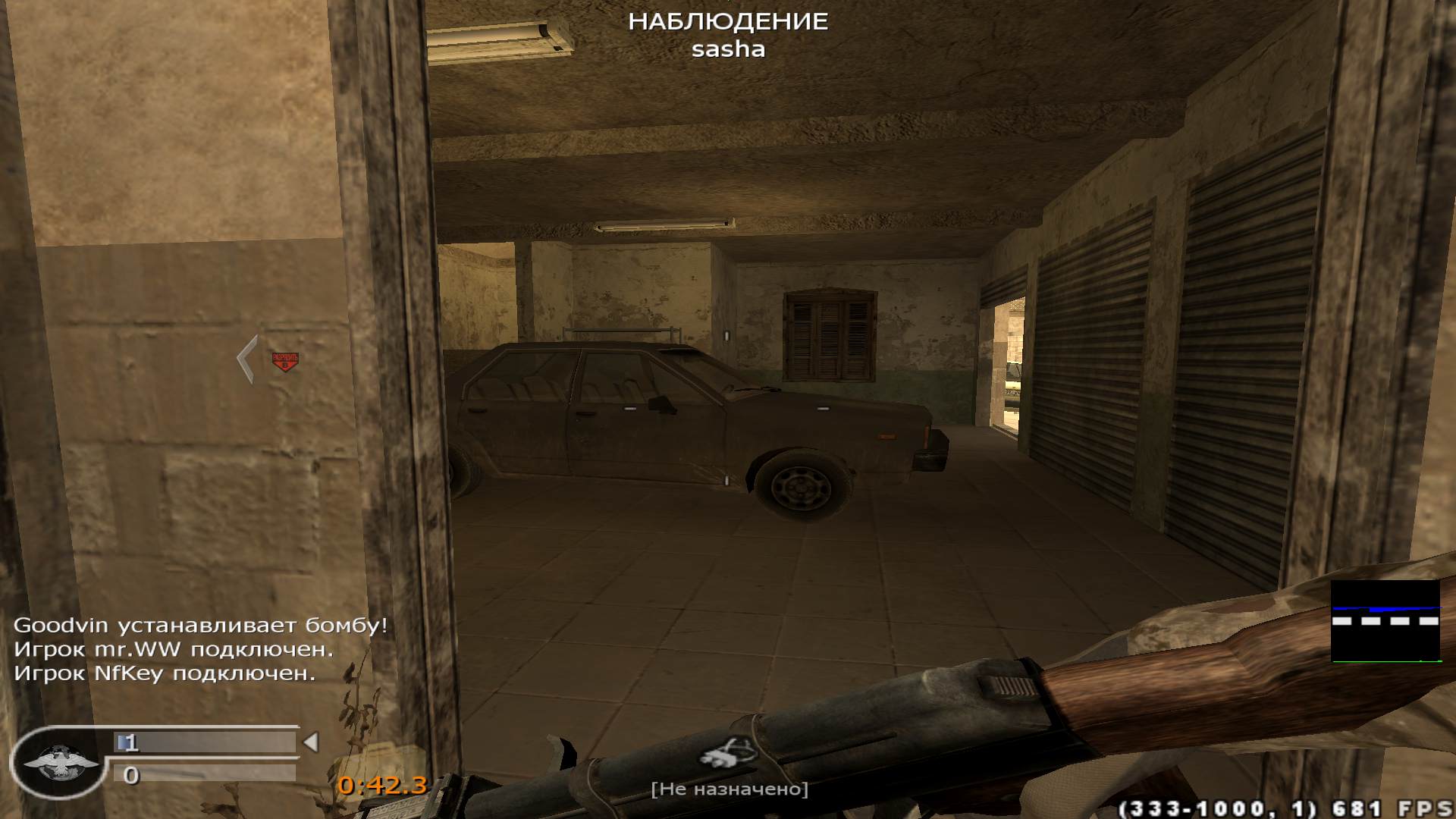The width and height of the screenshot is (1456, 819).
Task: Click the unassigned equipment icon
Action: click(728, 752)
